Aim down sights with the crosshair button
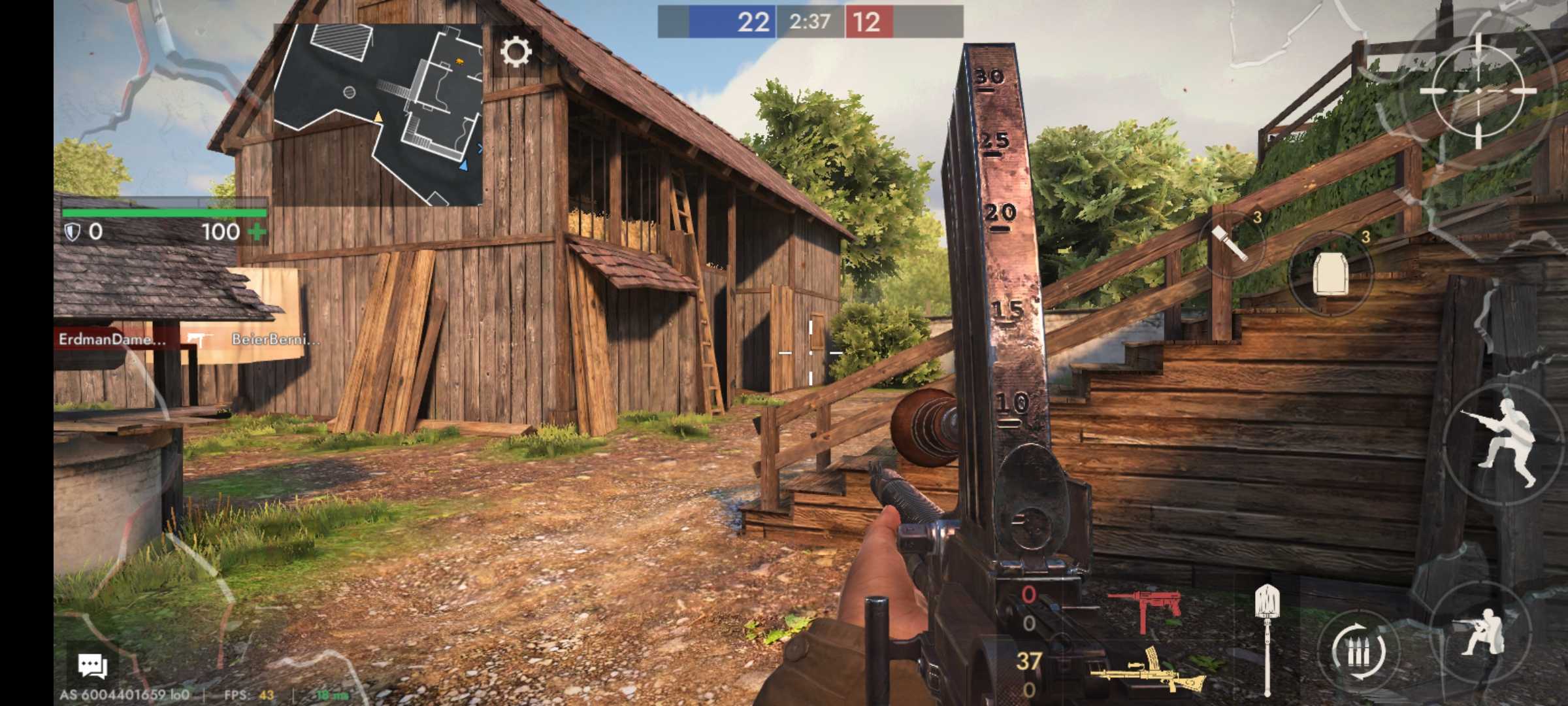This screenshot has height=706, width=1568. pos(1478,91)
